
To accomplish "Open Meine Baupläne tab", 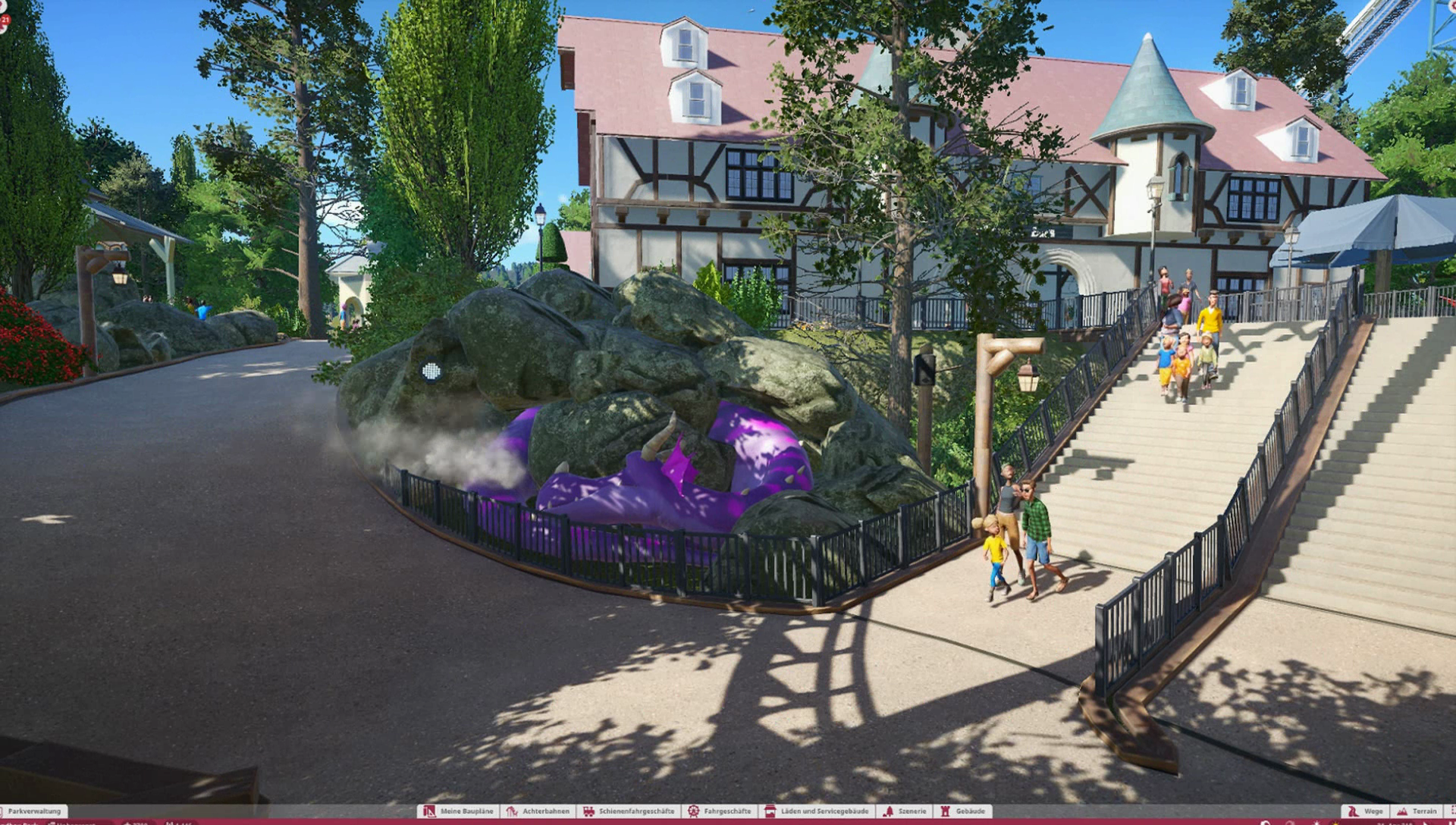I will click(x=459, y=811).
